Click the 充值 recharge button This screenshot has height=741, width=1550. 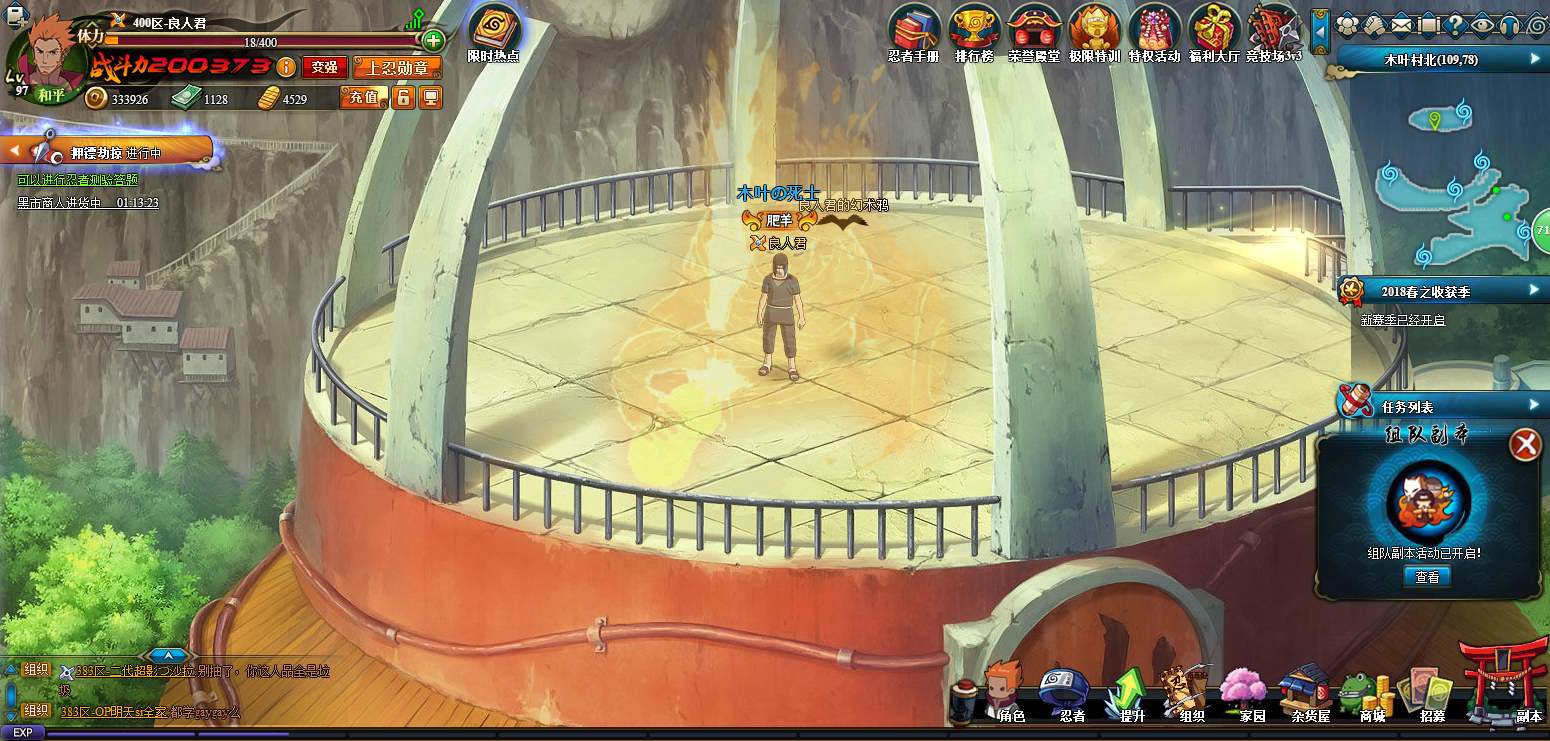pyautogui.click(x=363, y=97)
